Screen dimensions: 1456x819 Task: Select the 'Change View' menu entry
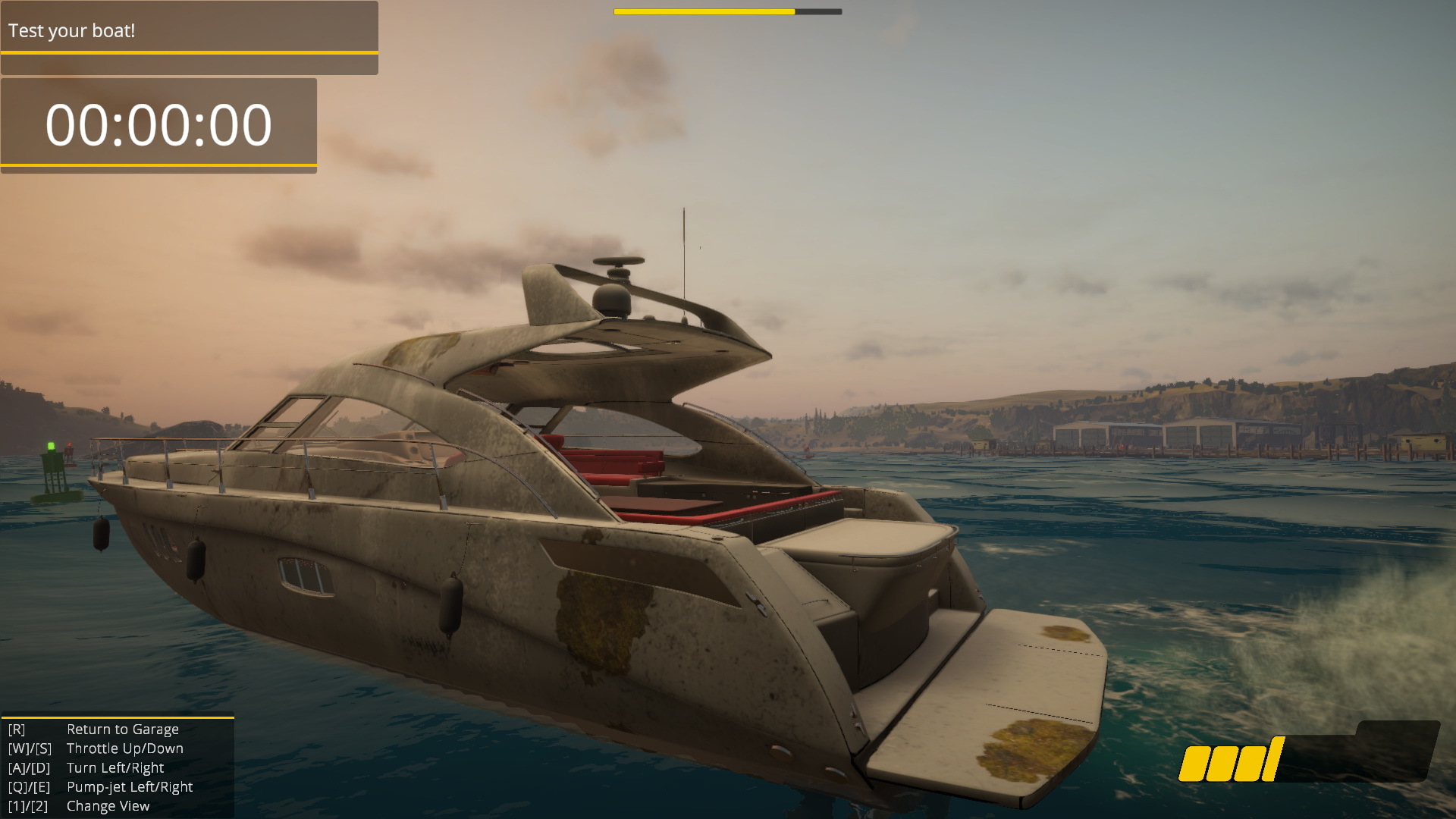pos(108,805)
